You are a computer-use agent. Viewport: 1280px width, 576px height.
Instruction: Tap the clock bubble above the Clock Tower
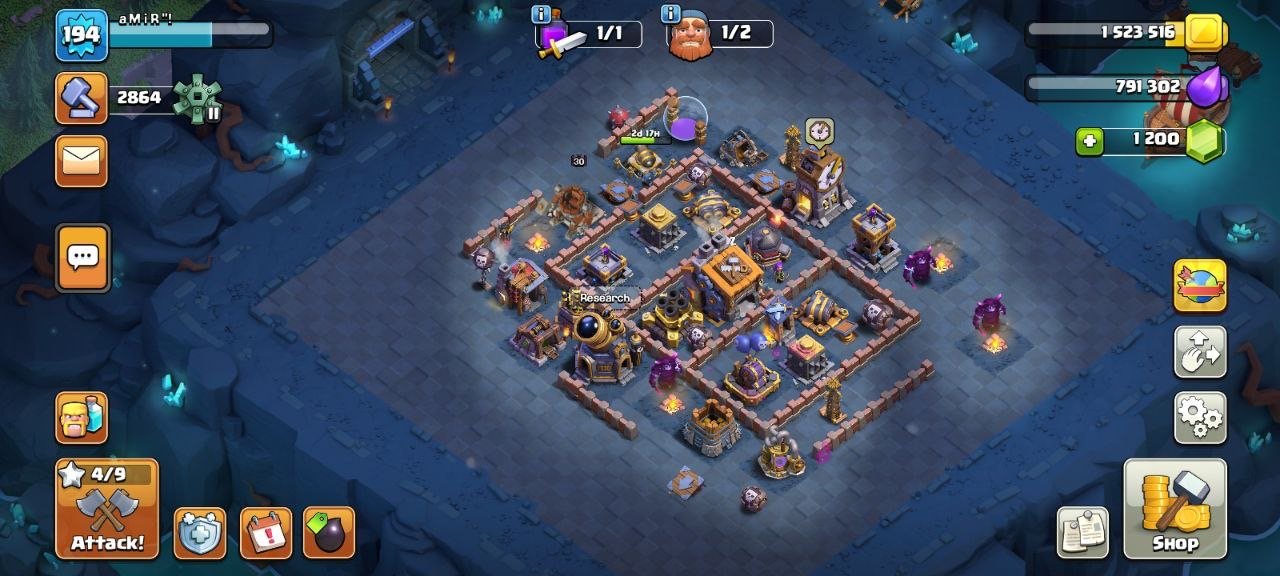819,132
